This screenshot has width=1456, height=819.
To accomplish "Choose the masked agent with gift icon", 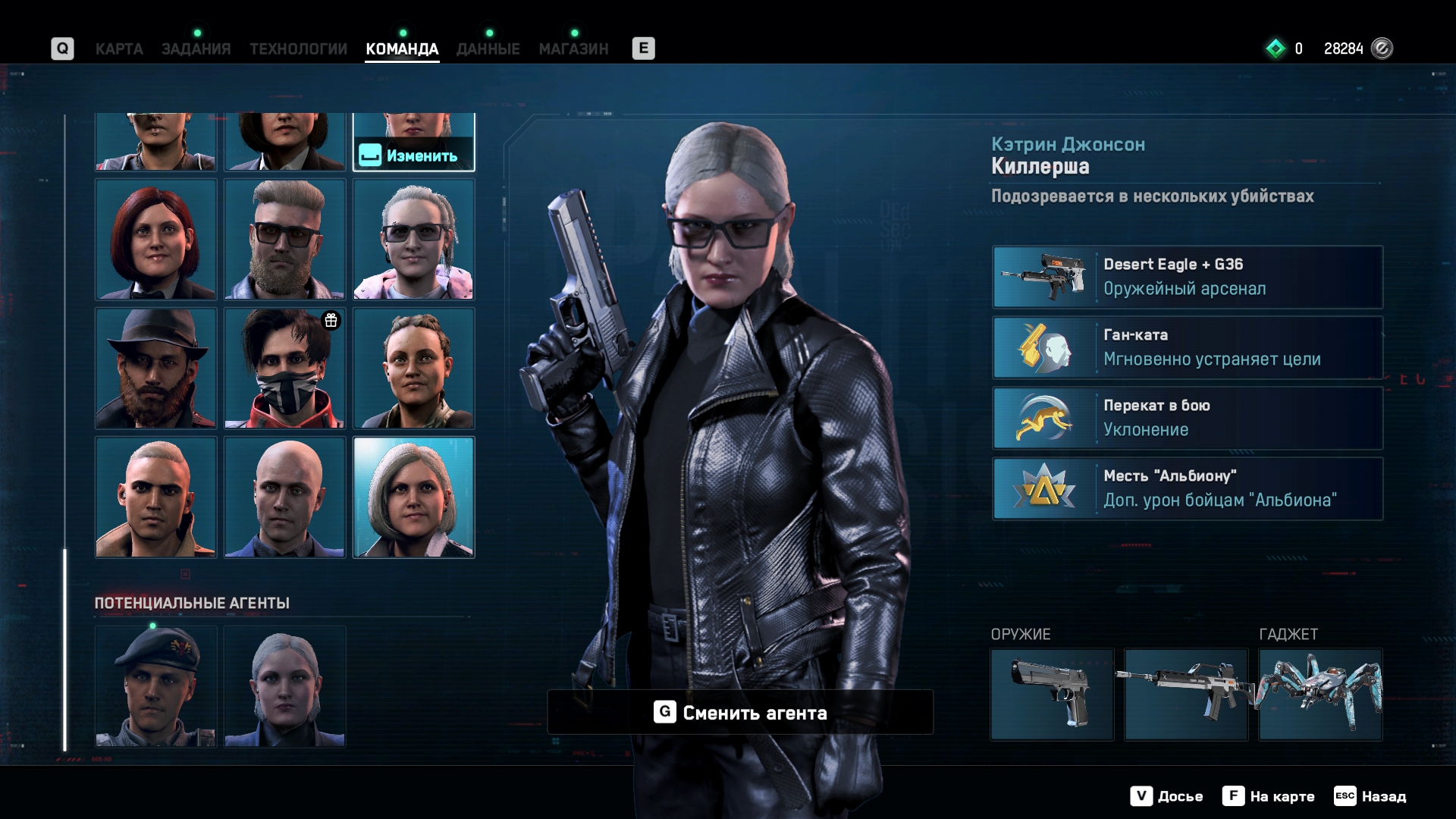I will click(284, 369).
